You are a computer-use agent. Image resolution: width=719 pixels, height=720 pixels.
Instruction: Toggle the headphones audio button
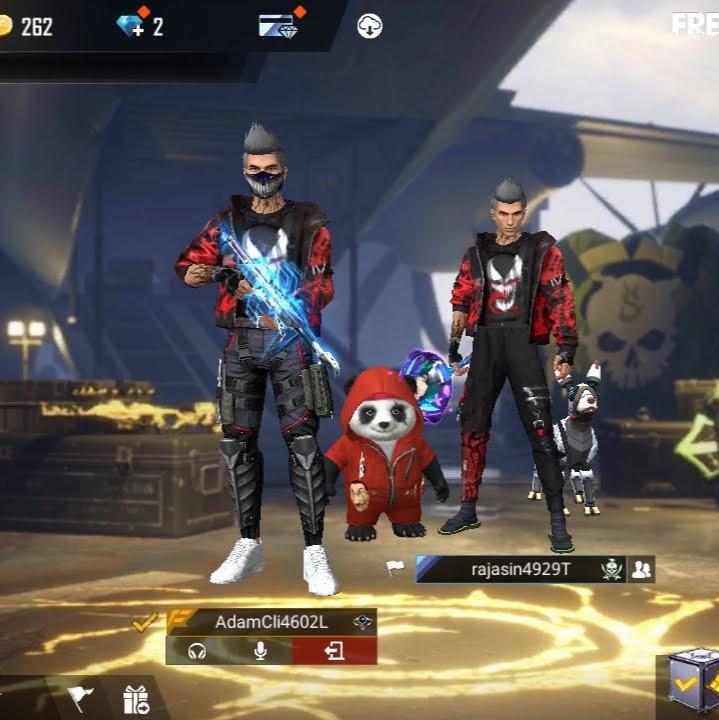pos(197,651)
